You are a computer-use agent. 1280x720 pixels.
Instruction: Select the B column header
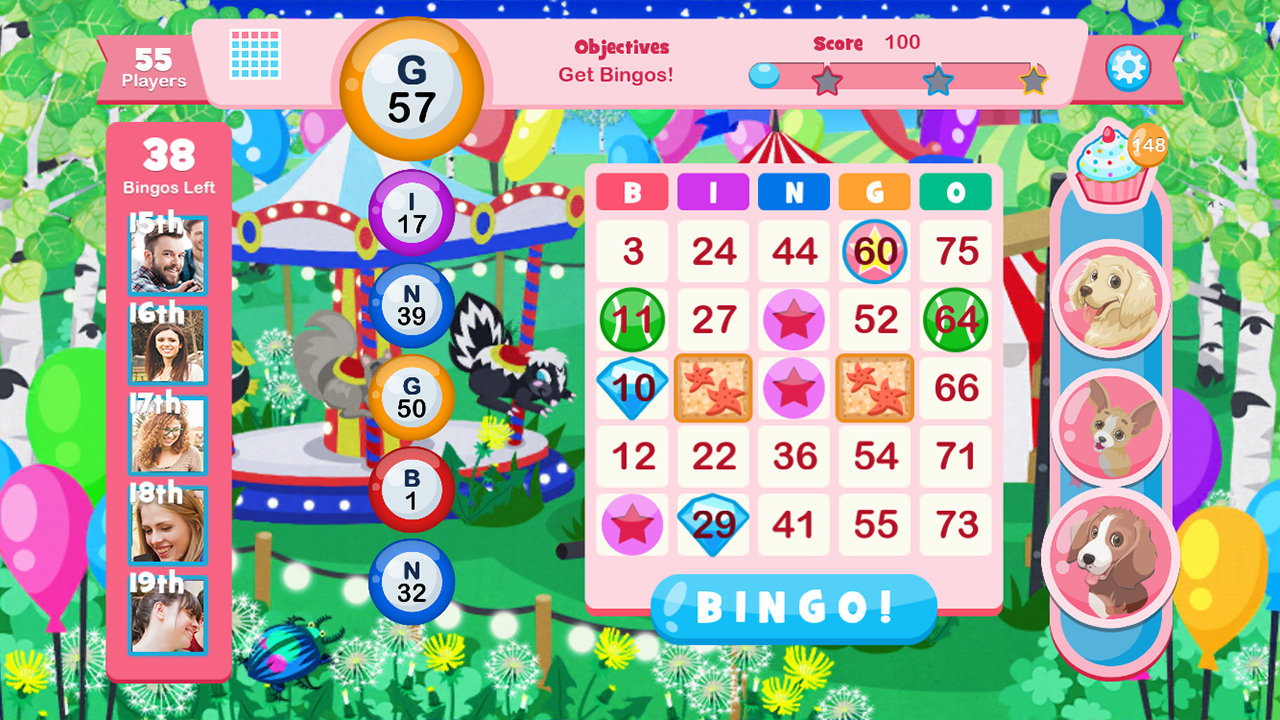coord(632,192)
